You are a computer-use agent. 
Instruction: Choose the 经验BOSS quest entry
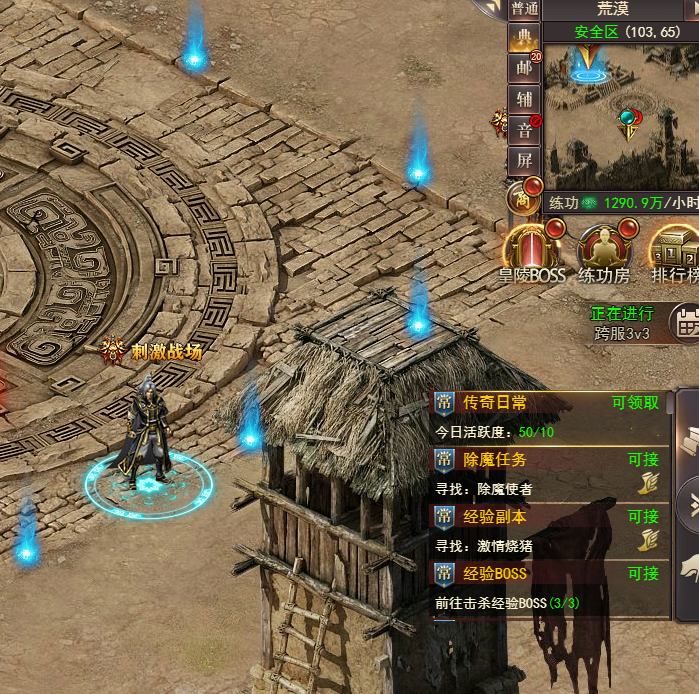click(x=494, y=574)
